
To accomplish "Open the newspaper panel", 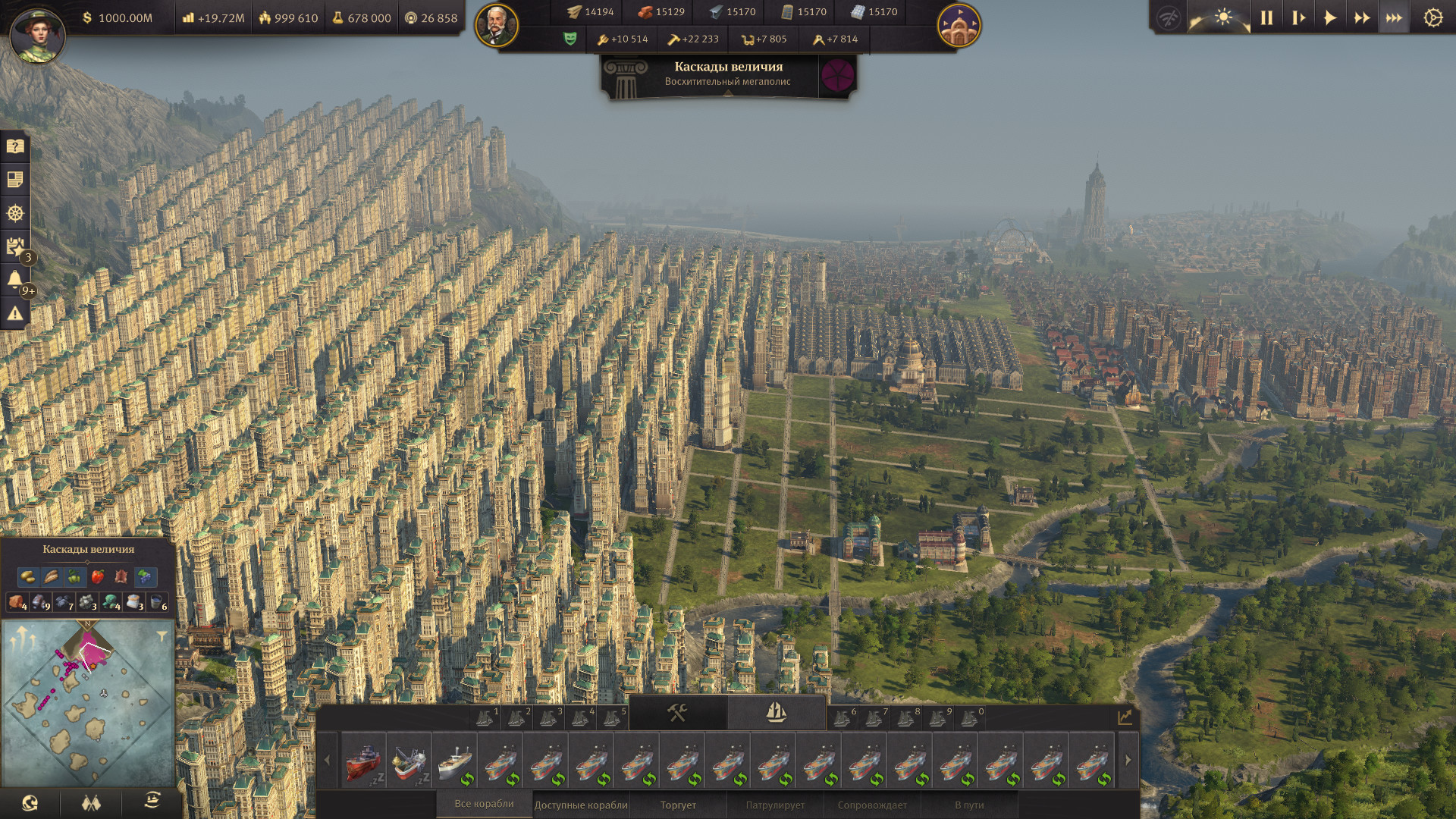I will (x=15, y=180).
